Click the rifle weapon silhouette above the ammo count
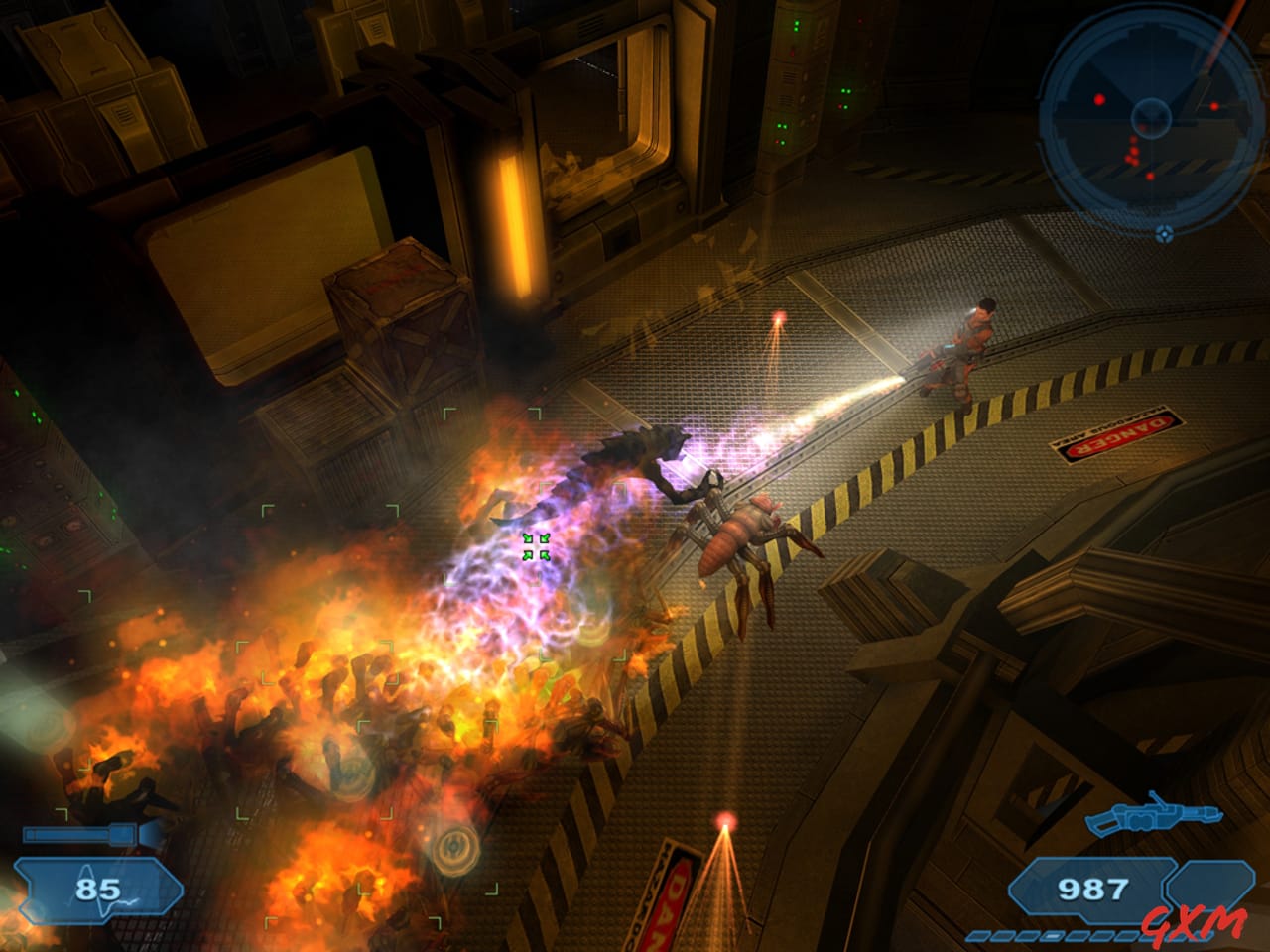Image resolution: width=1270 pixels, height=952 pixels. [1154, 816]
